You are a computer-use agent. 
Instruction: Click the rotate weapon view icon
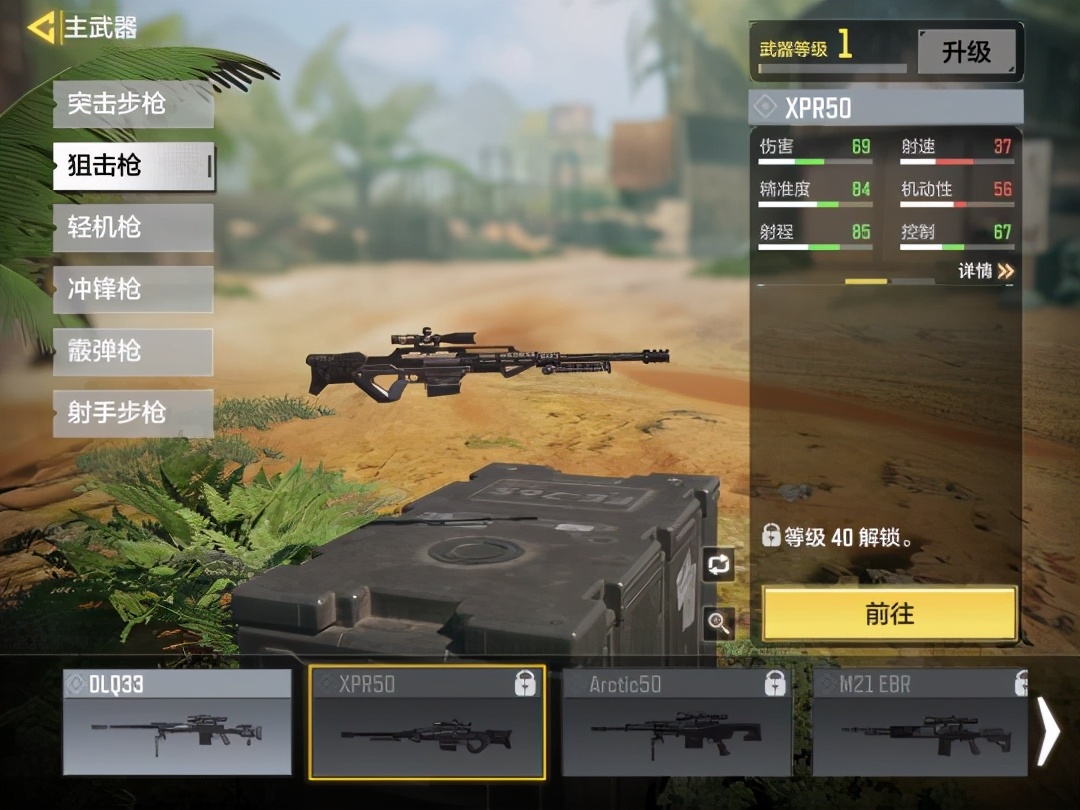coord(718,565)
